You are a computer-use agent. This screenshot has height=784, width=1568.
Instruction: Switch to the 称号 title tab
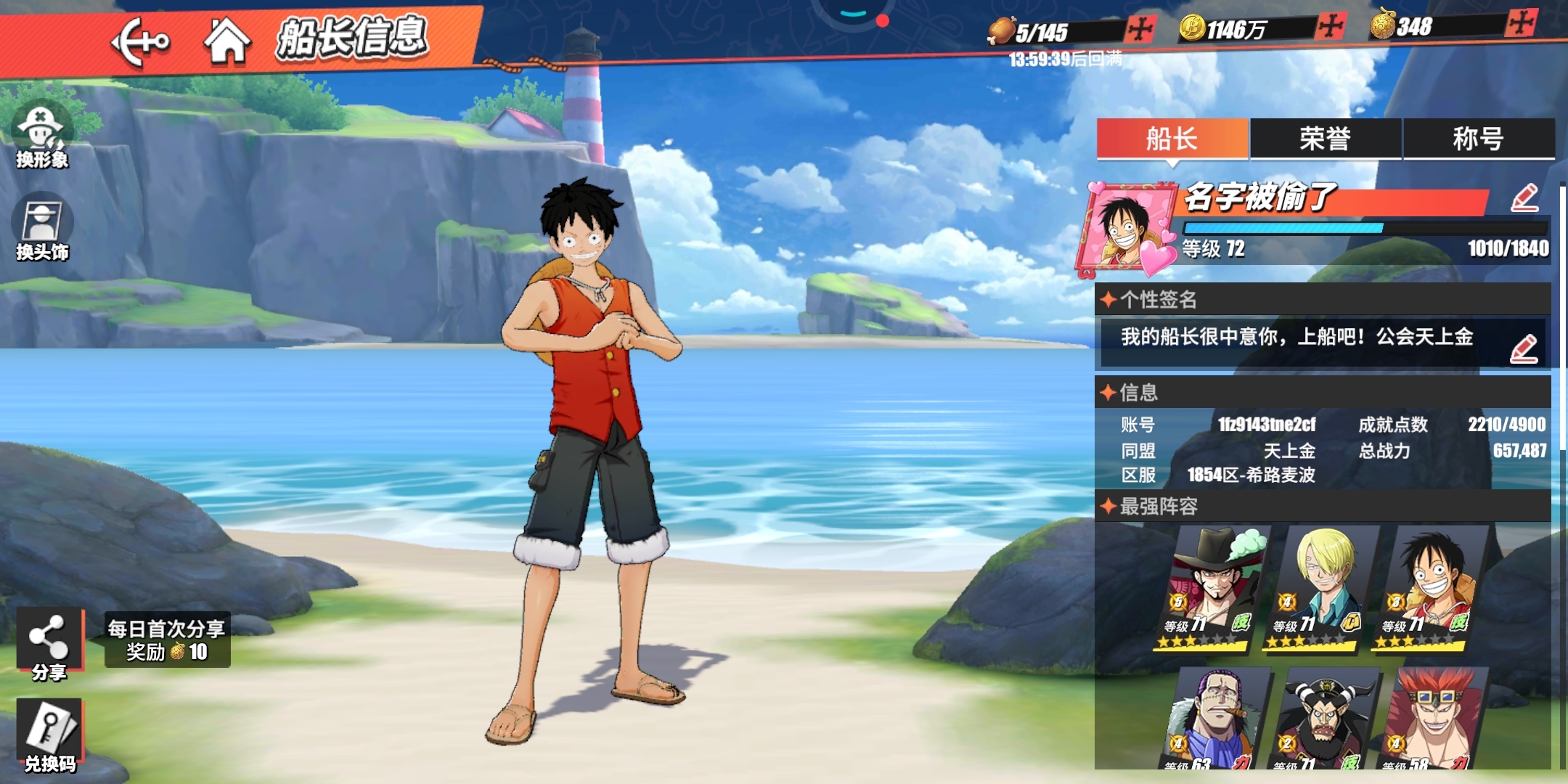1478,139
